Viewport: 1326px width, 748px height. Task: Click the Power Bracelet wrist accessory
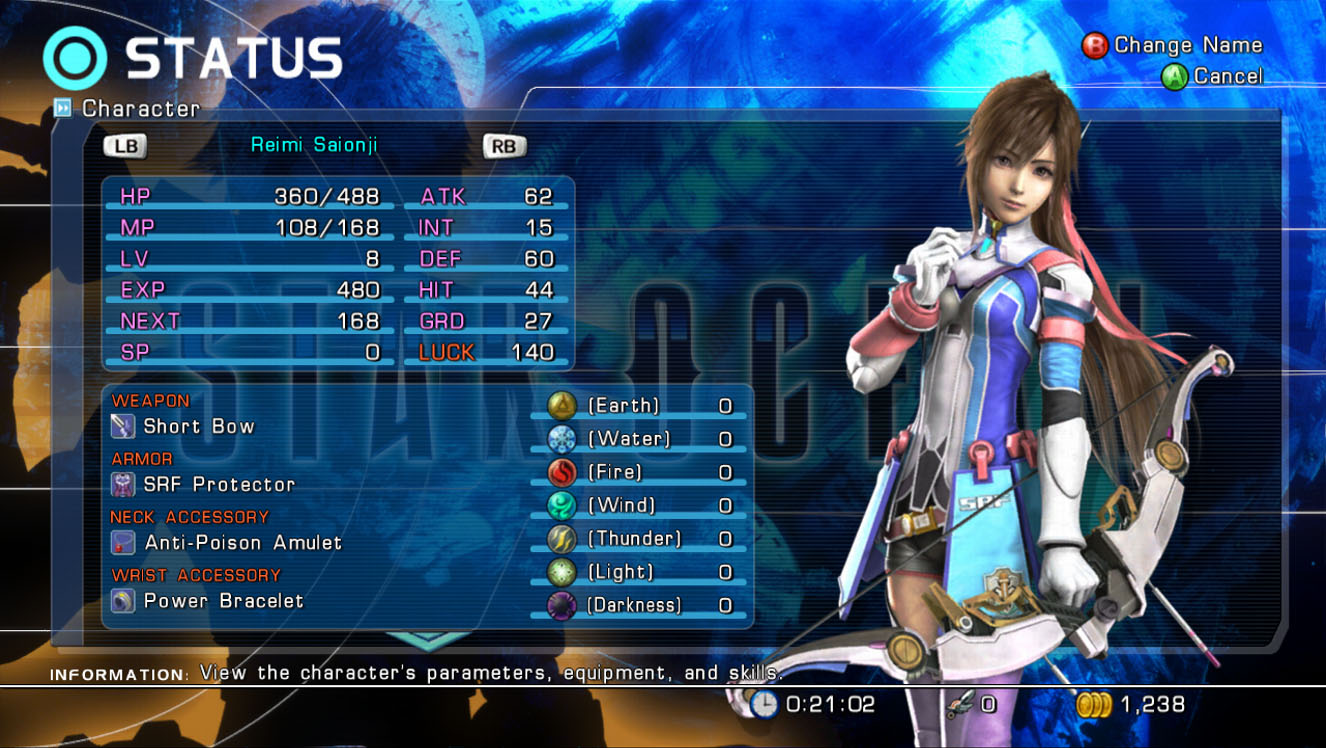tap(223, 601)
